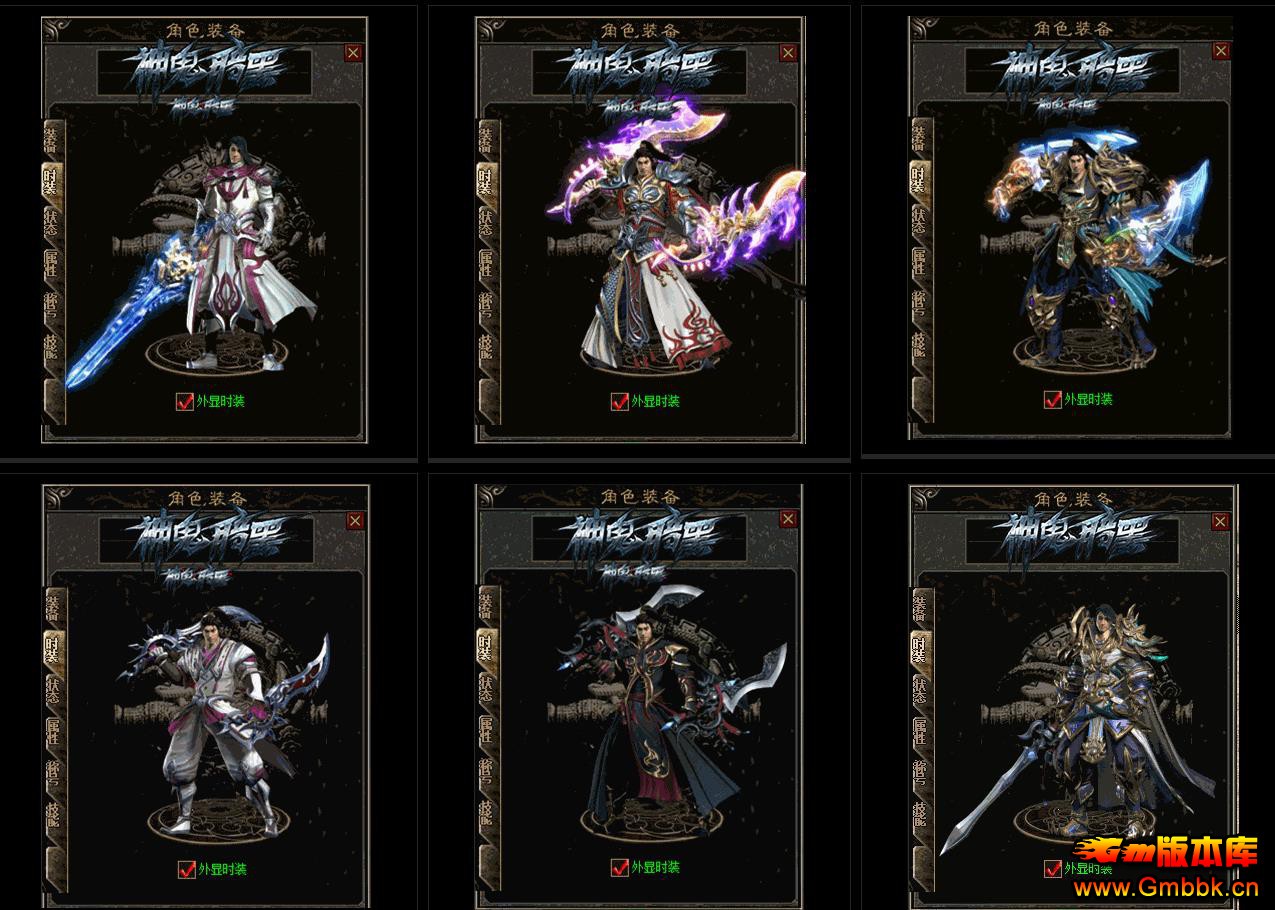
Task: Switch to 装备 tab in the silver longsword knight panel
Action: (x=919, y=607)
